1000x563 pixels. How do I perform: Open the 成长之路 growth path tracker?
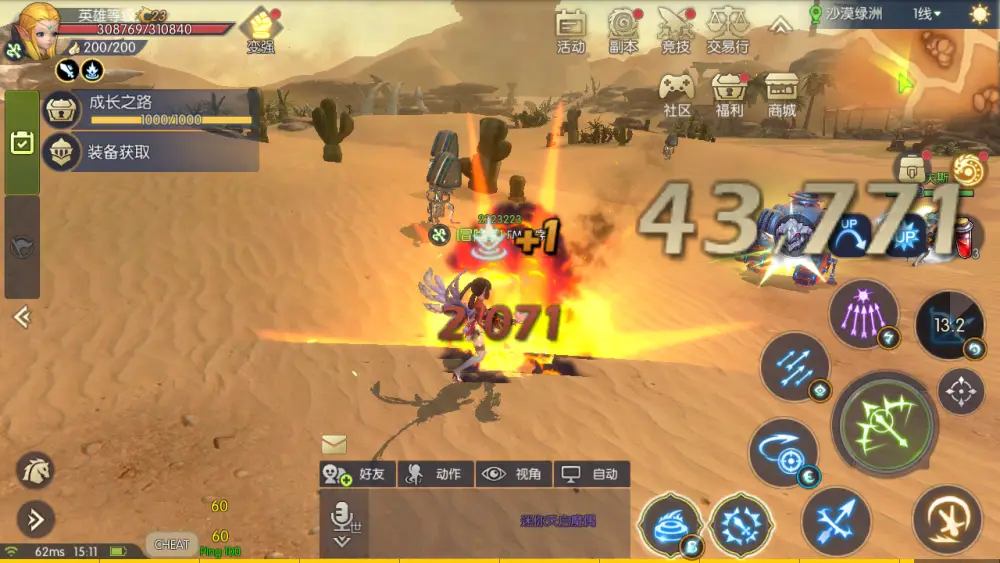click(150, 108)
